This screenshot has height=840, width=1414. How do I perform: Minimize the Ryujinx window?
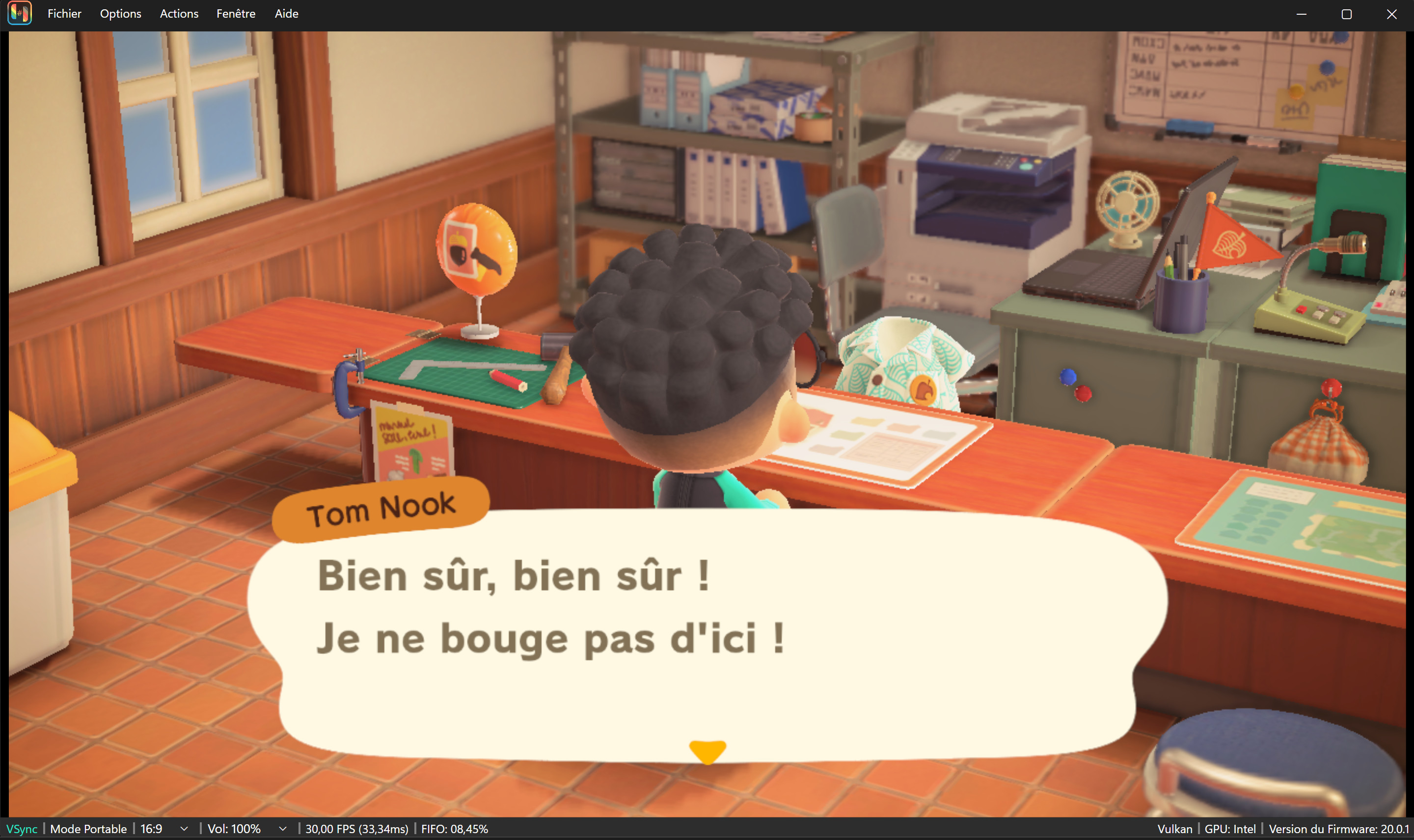pyautogui.click(x=1302, y=14)
